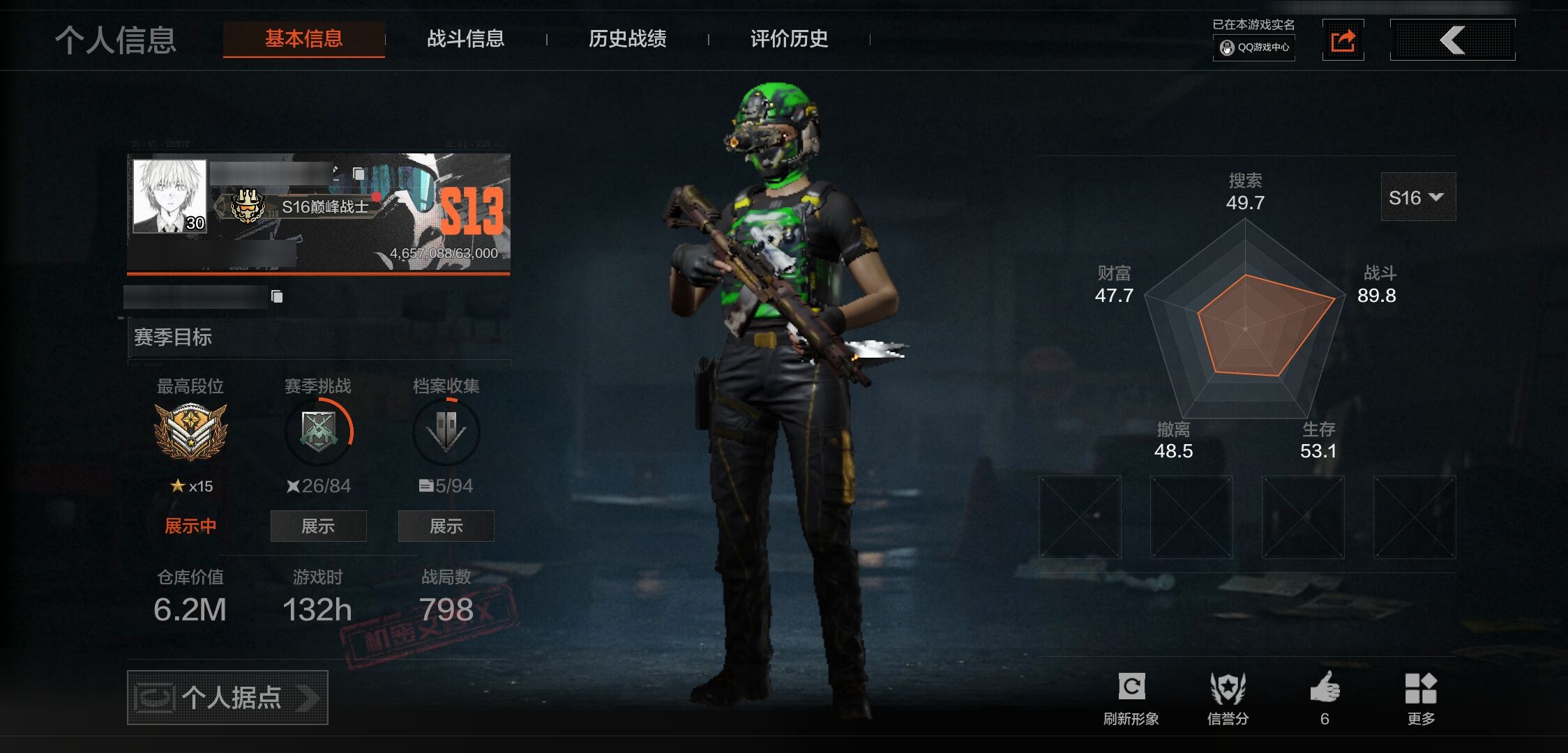The width and height of the screenshot is (1568, 753).
Task: Click the orange share icon at top right
Action: click(1343, 40)
